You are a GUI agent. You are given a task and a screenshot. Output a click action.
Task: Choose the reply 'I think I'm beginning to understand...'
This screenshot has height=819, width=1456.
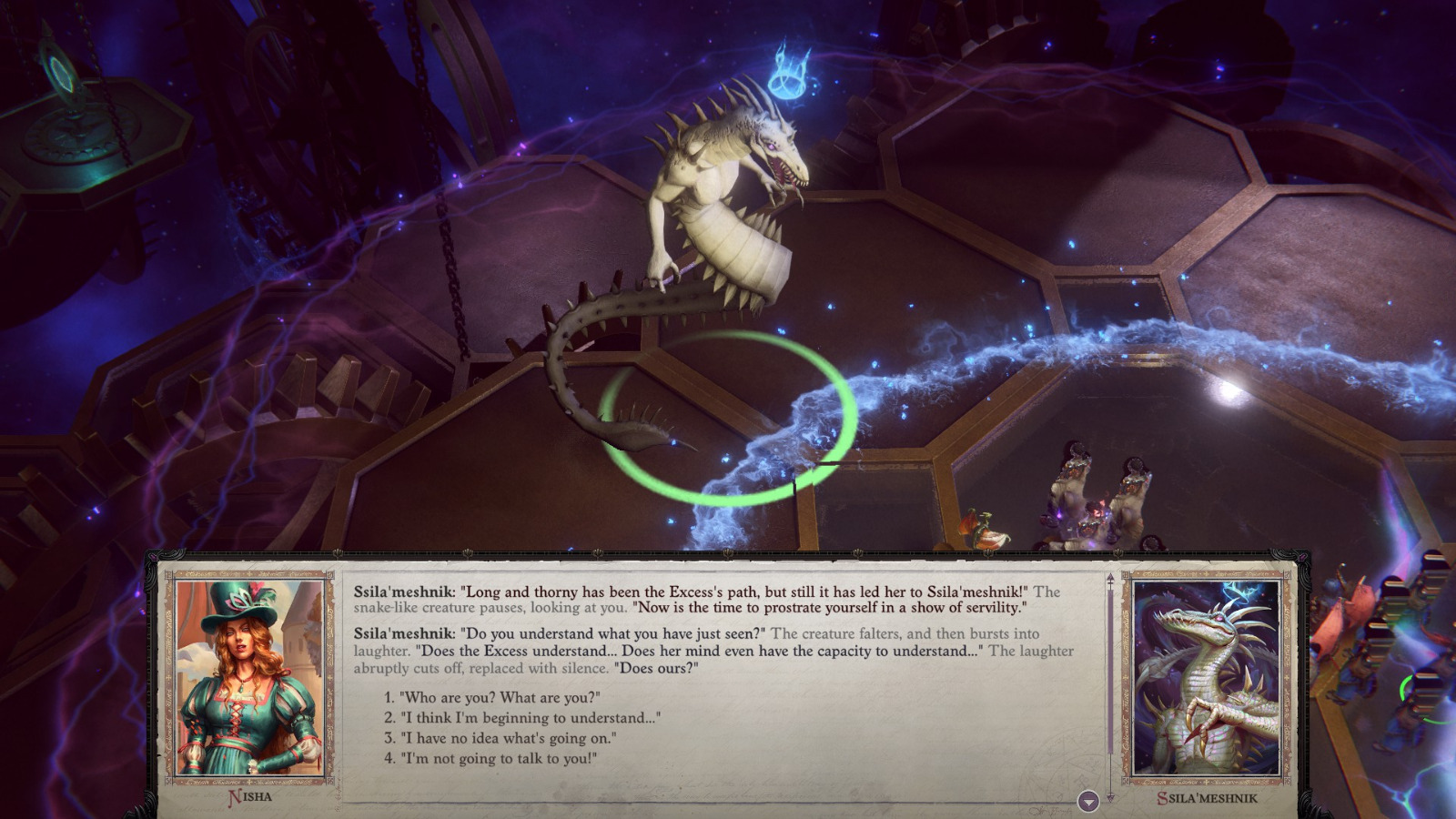tap(519, 718)
